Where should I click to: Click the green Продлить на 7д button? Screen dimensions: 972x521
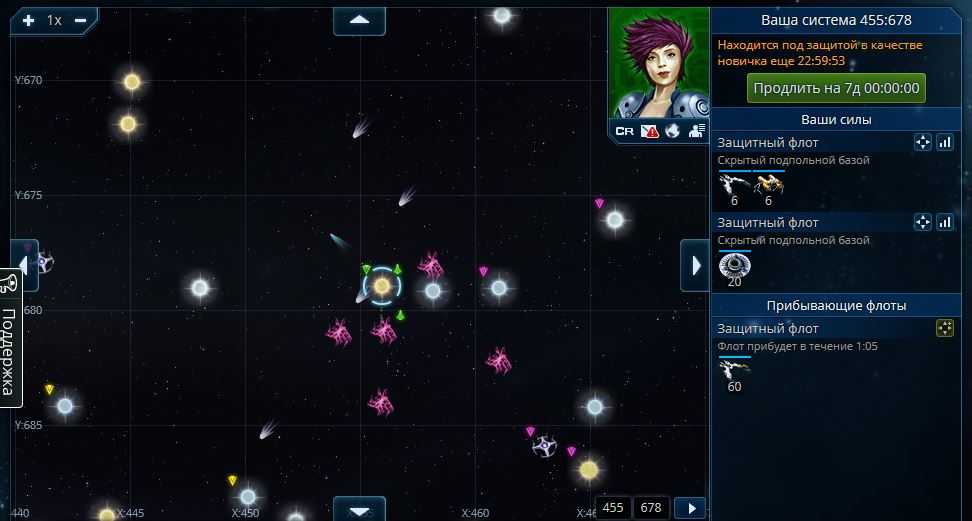pos(836,88)
